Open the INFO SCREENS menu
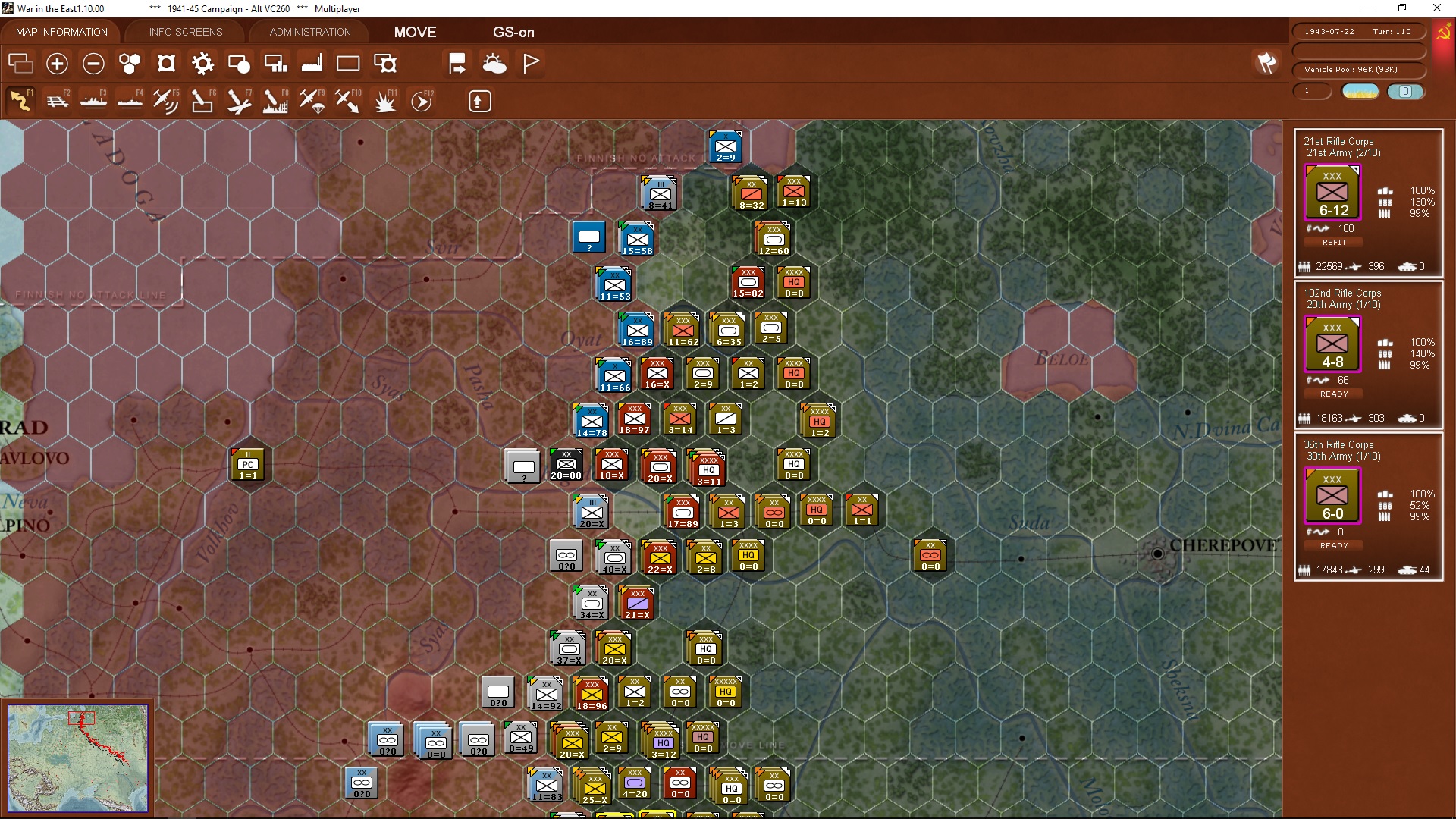The image size is (1456, 819). click(x=185, y=32)
